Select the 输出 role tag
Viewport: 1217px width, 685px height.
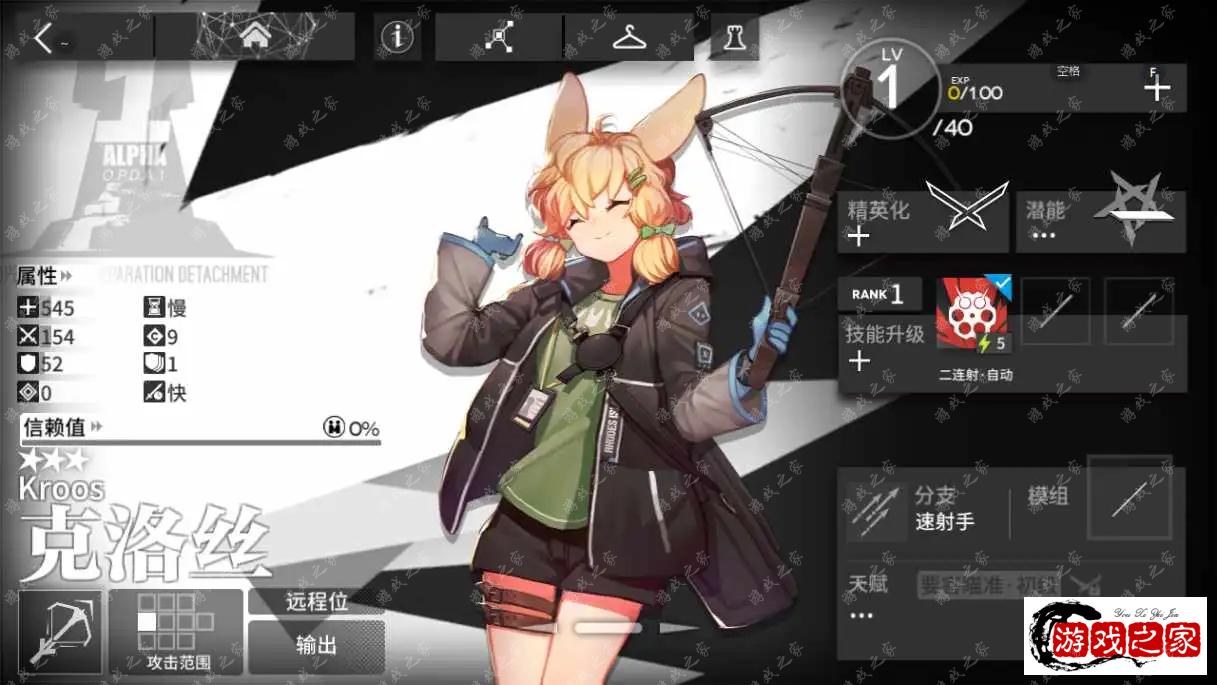pos(316,645)
